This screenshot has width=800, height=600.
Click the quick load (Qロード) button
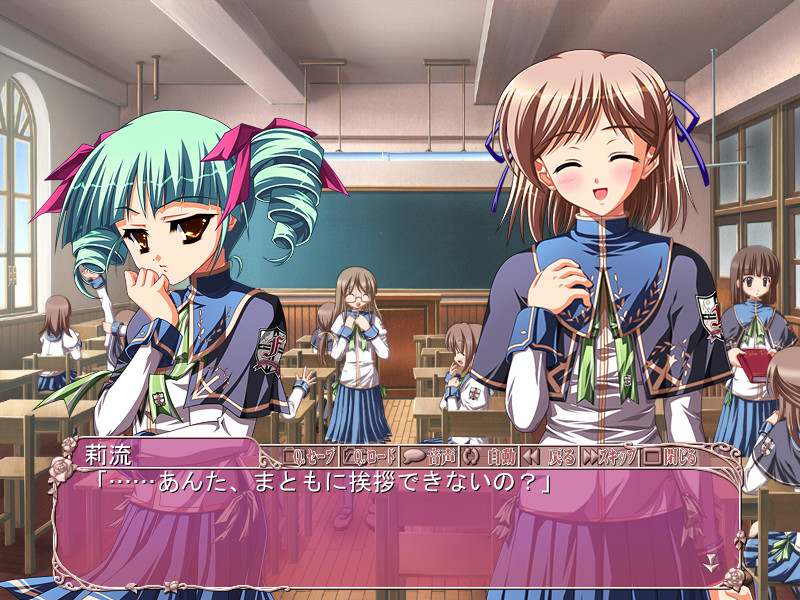click(370, 457)
